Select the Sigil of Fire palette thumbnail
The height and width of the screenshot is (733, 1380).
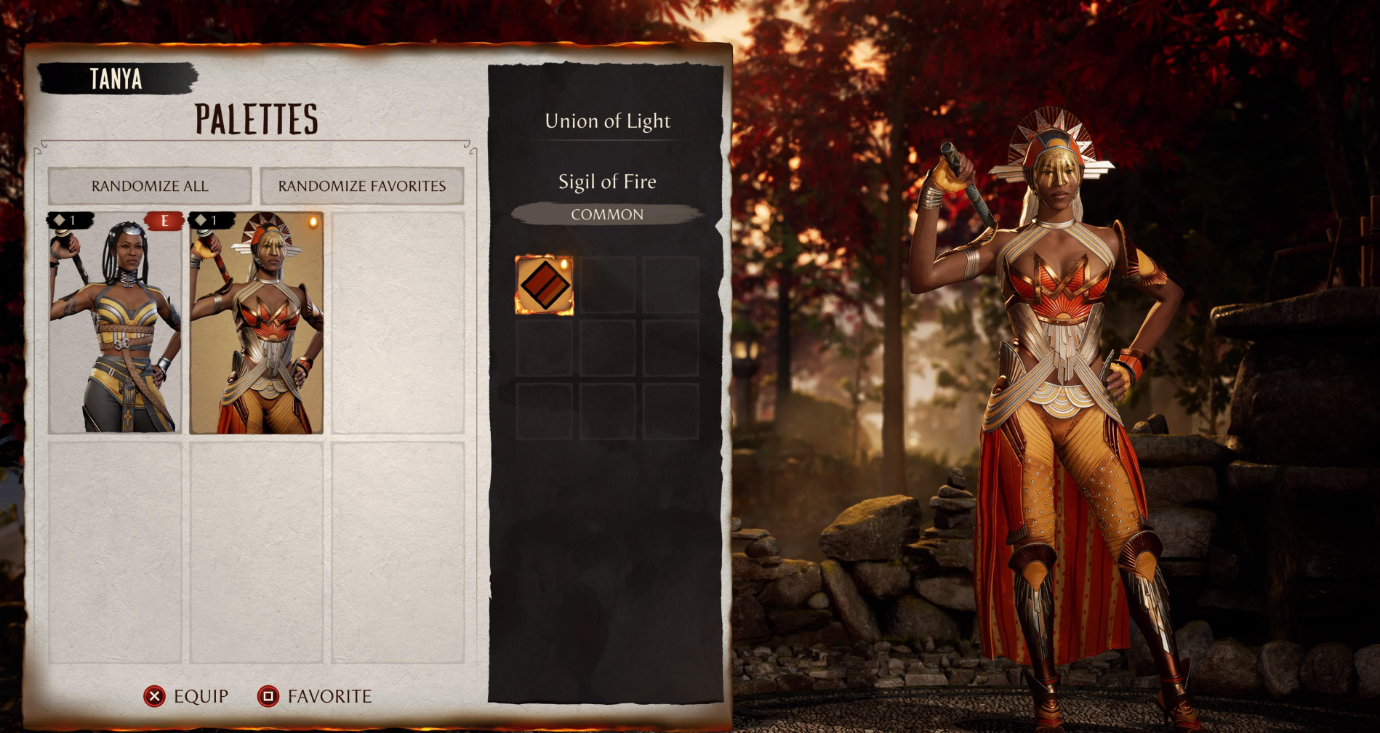[255, 325]
